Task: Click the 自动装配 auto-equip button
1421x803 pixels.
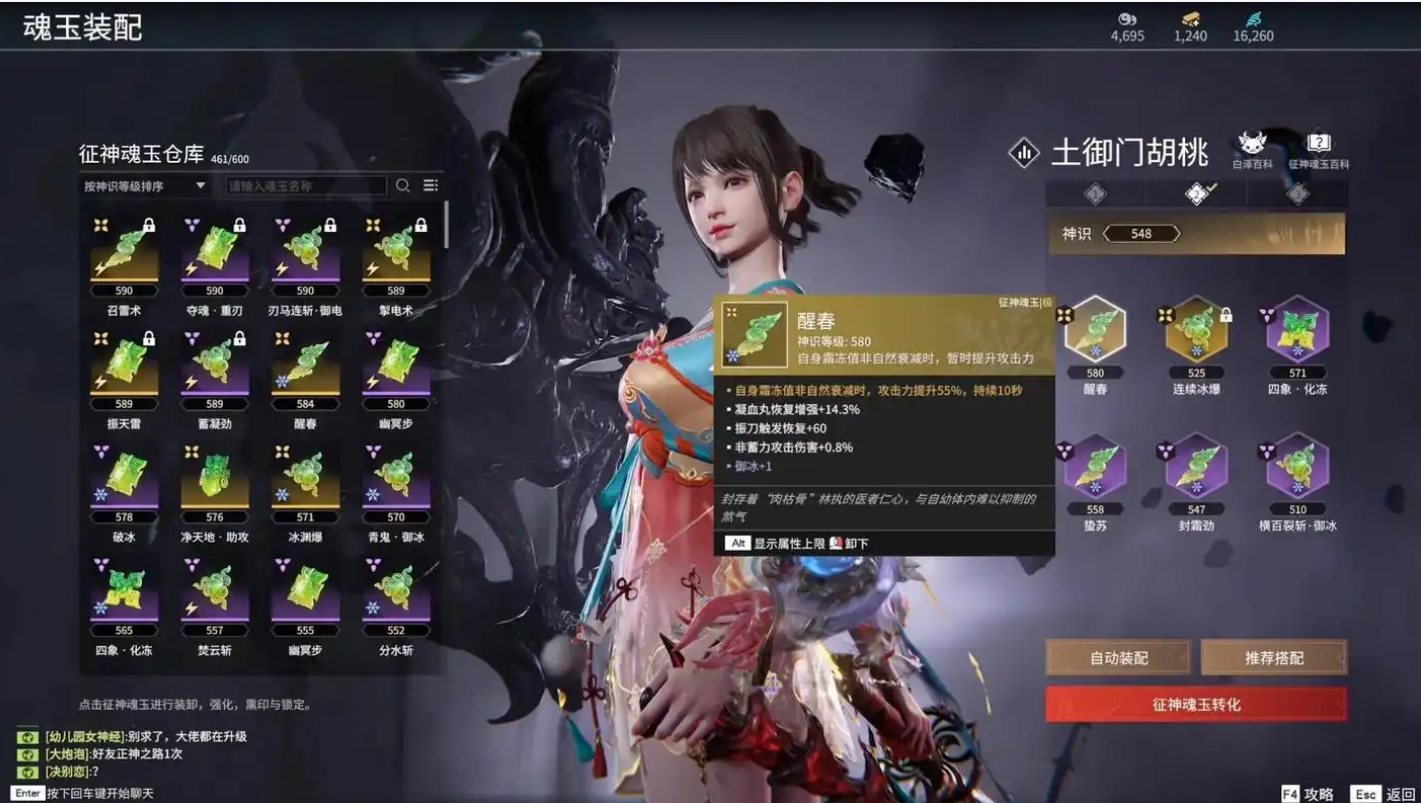Action: pos(1118,658)
